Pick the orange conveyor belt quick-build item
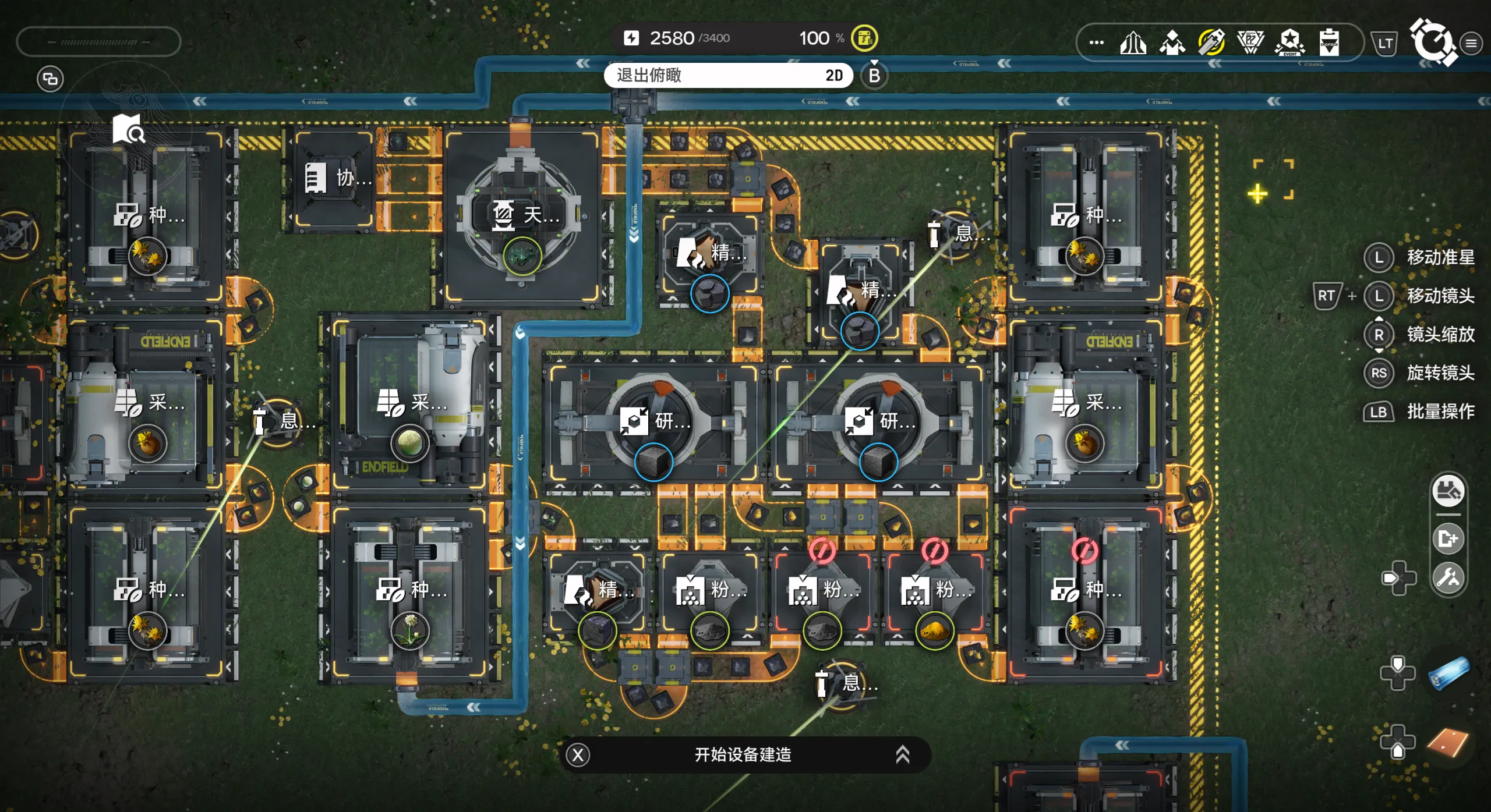1491x812 pixels. [1449, 742]
